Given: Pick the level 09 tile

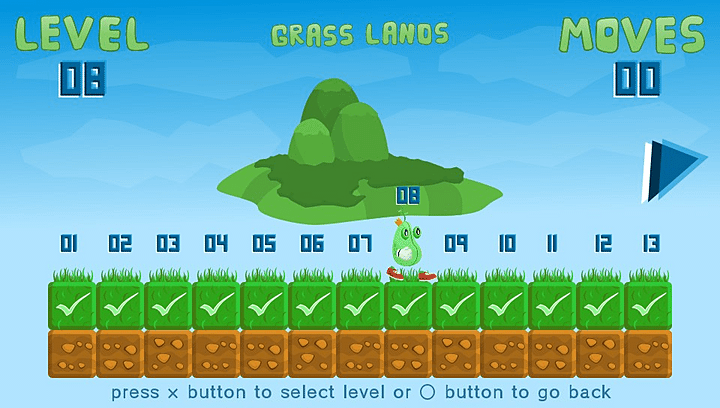Looking at the screenshot, I should 456,305.
